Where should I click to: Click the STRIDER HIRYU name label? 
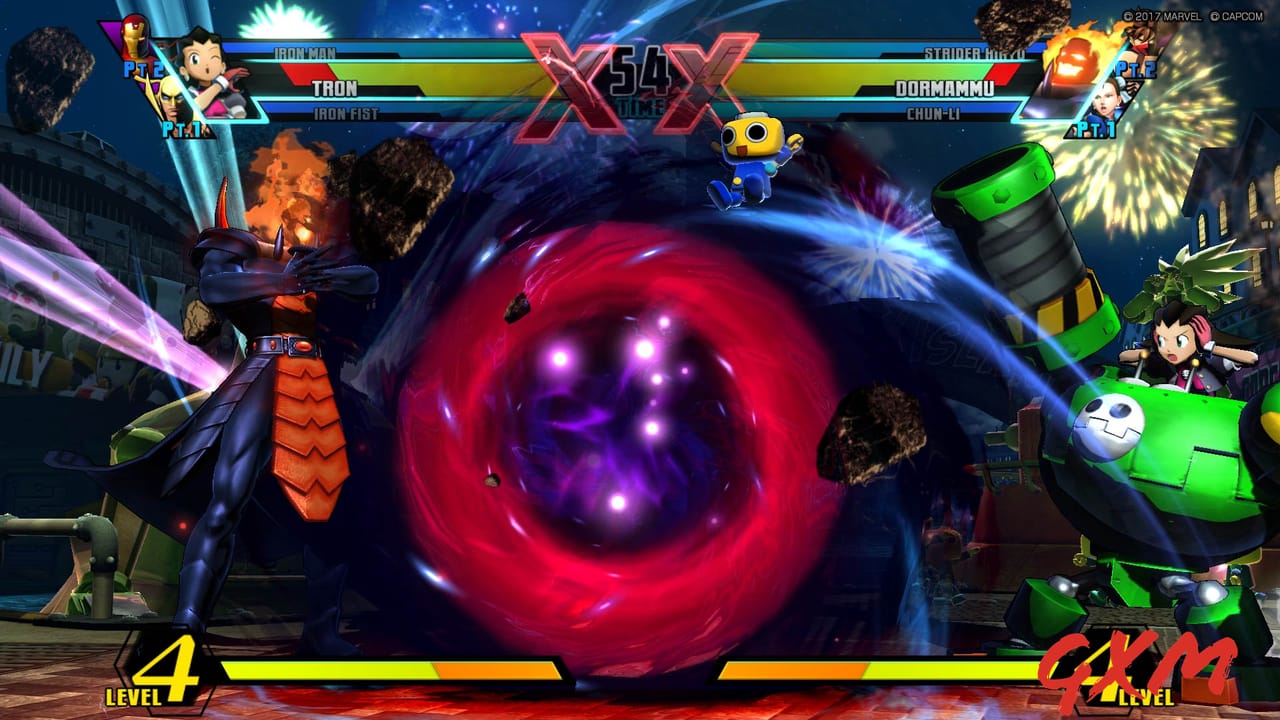tap(974, 52)
